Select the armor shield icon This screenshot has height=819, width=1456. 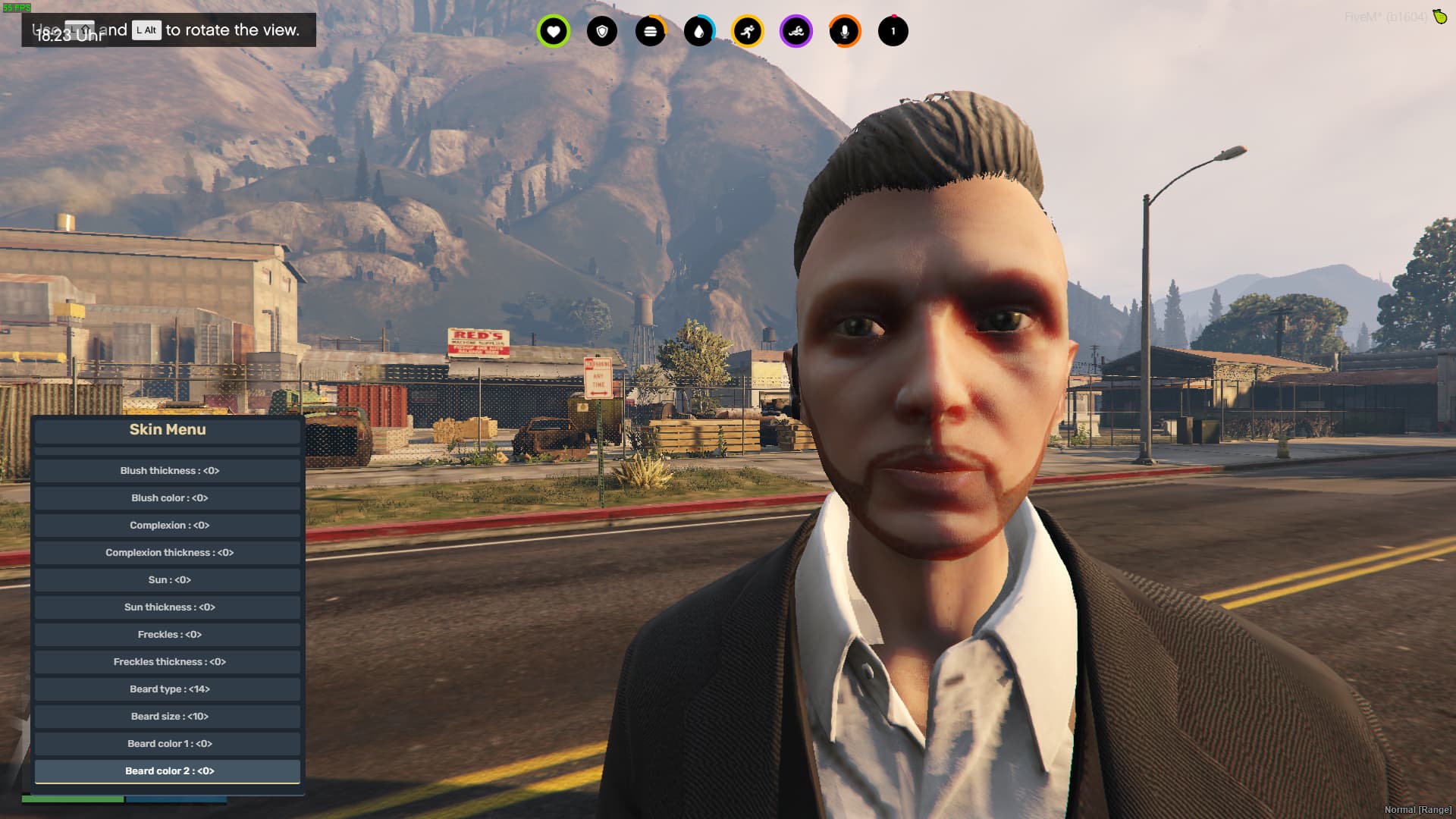pyautogui.click(x=601, y=31)
